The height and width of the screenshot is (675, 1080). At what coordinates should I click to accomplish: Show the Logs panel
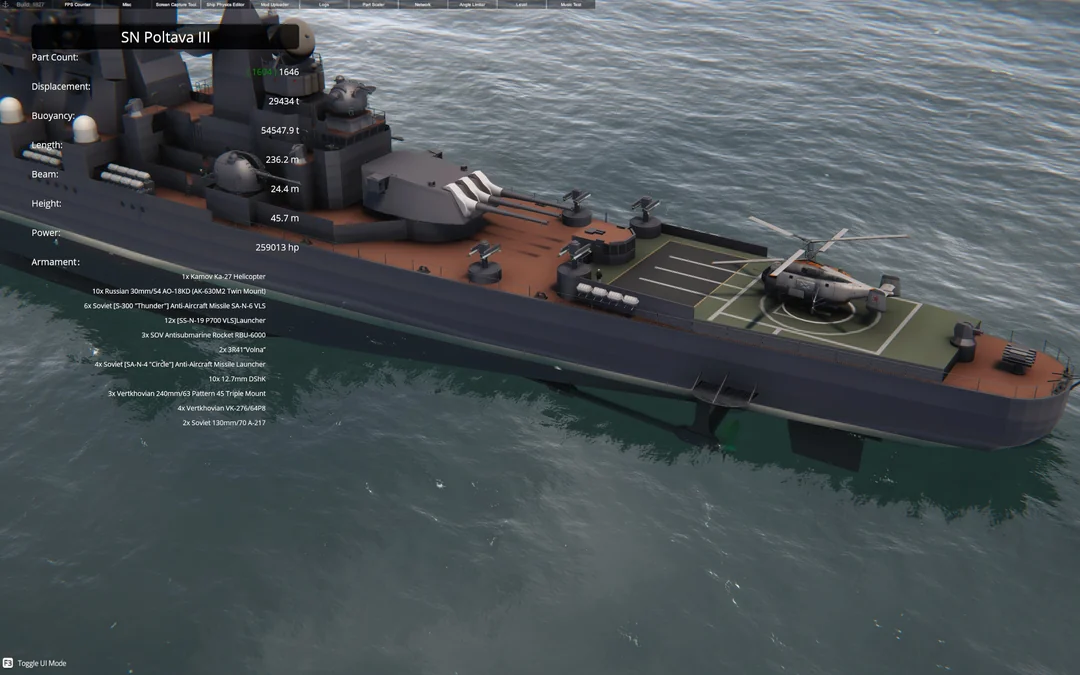pos(324,5)
